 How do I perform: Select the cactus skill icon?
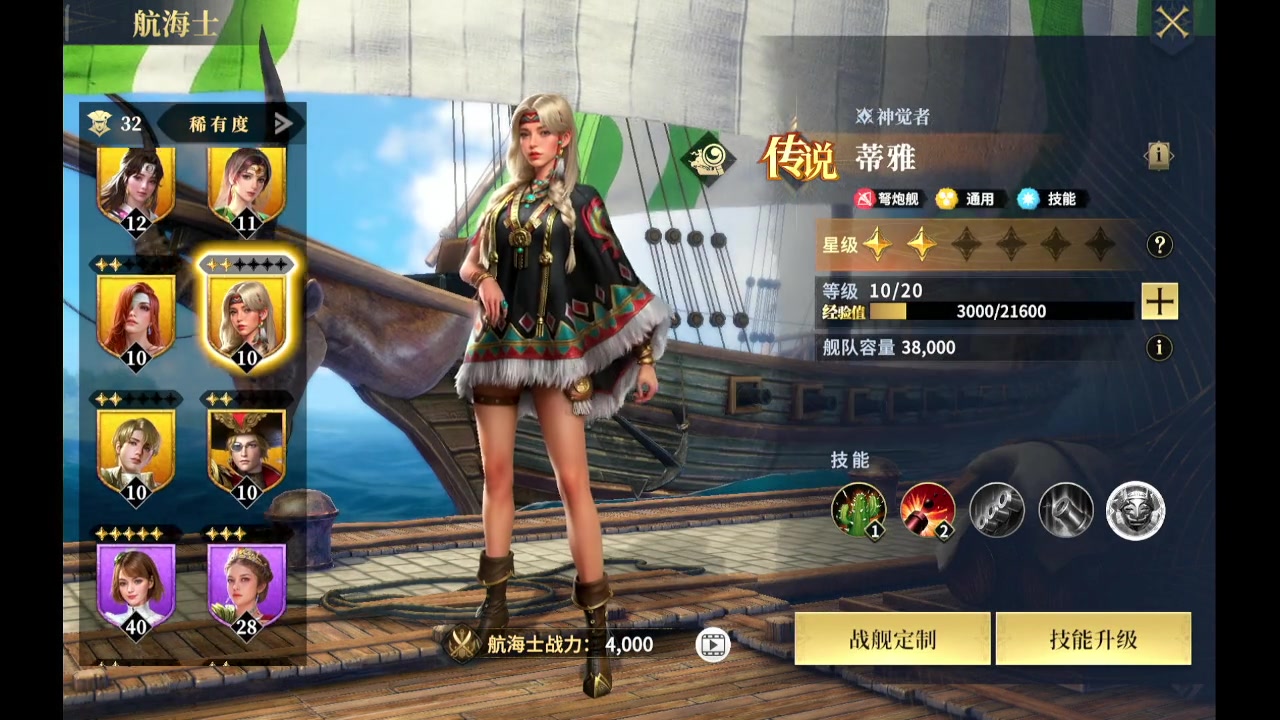pyautogui.click(x=859, y=510)
